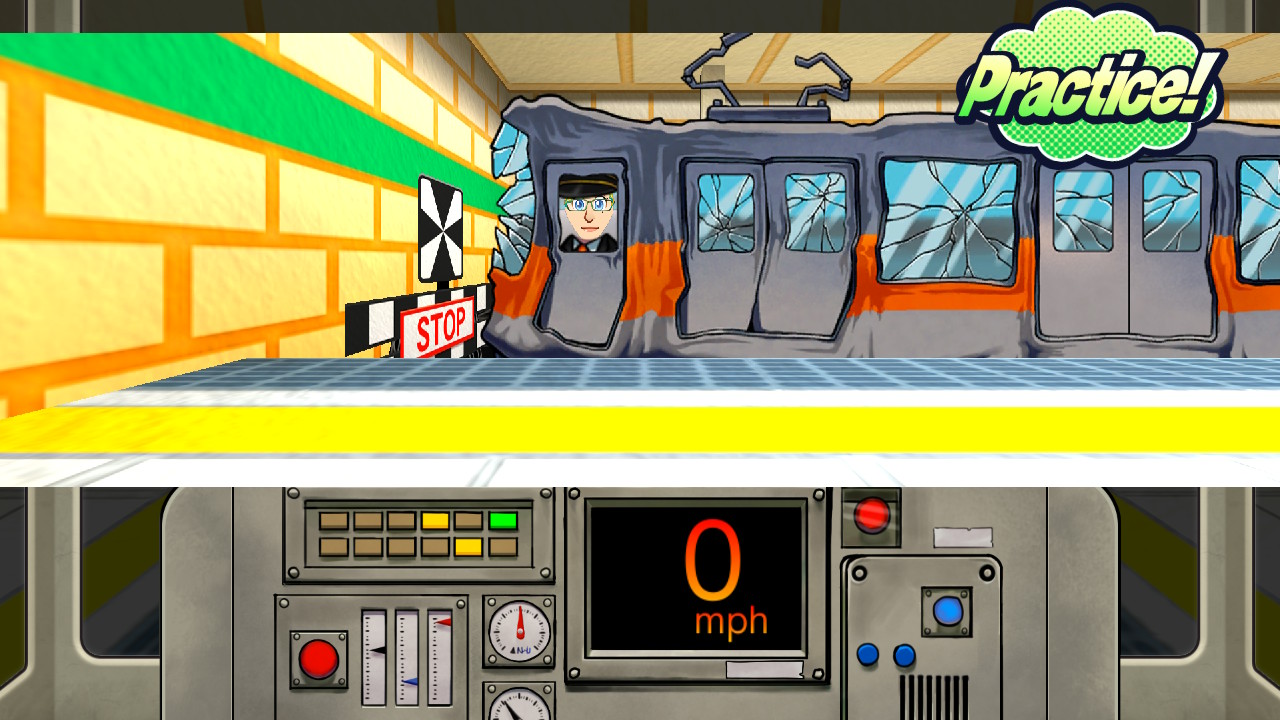The width and height of the screenshot is (1280, 720).
Task: Click the first brown lamp on the indicator grid
Action: 333,519
